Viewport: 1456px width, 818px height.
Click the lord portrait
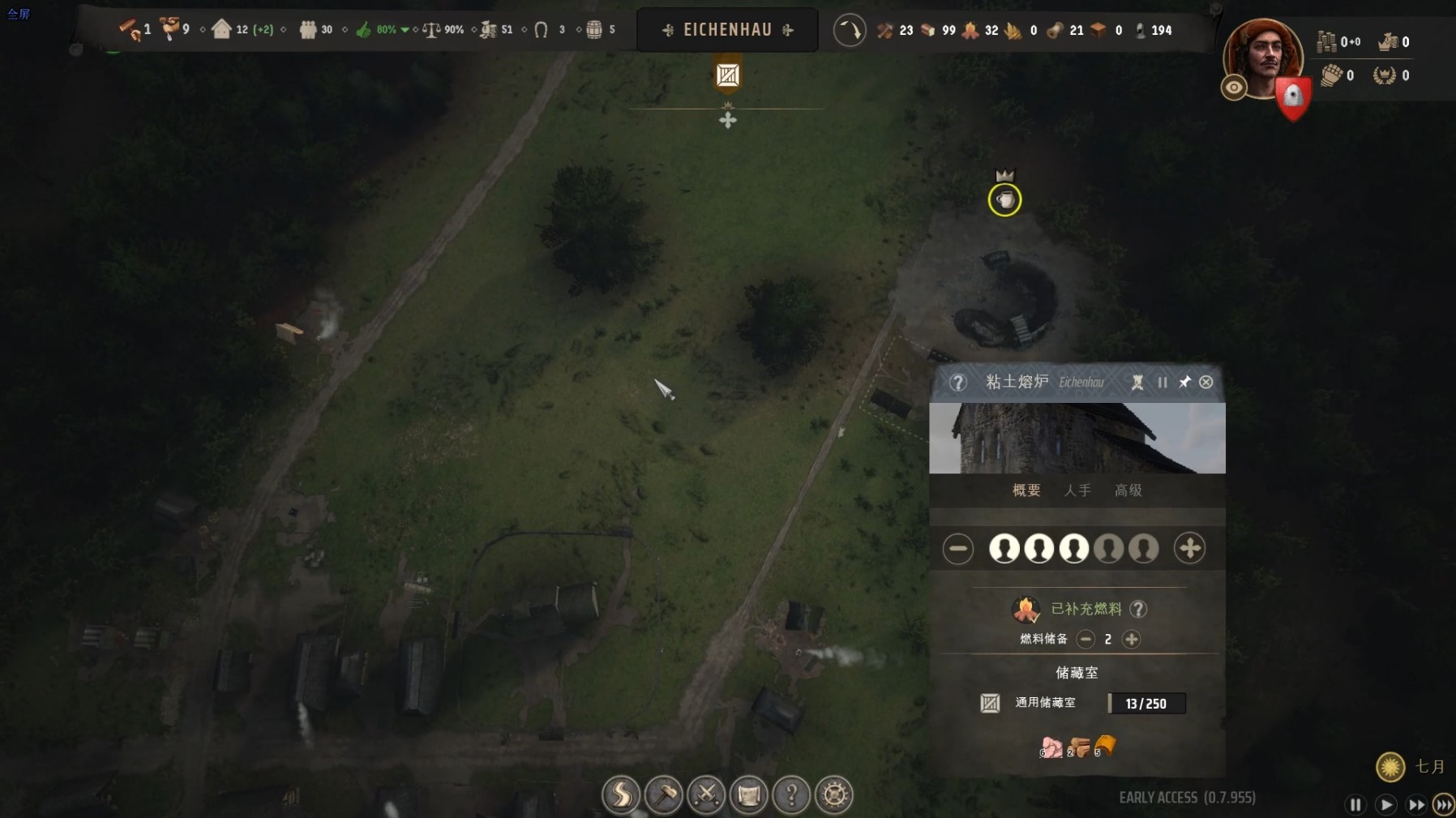pyautogui.click(x=1263, y=58)
